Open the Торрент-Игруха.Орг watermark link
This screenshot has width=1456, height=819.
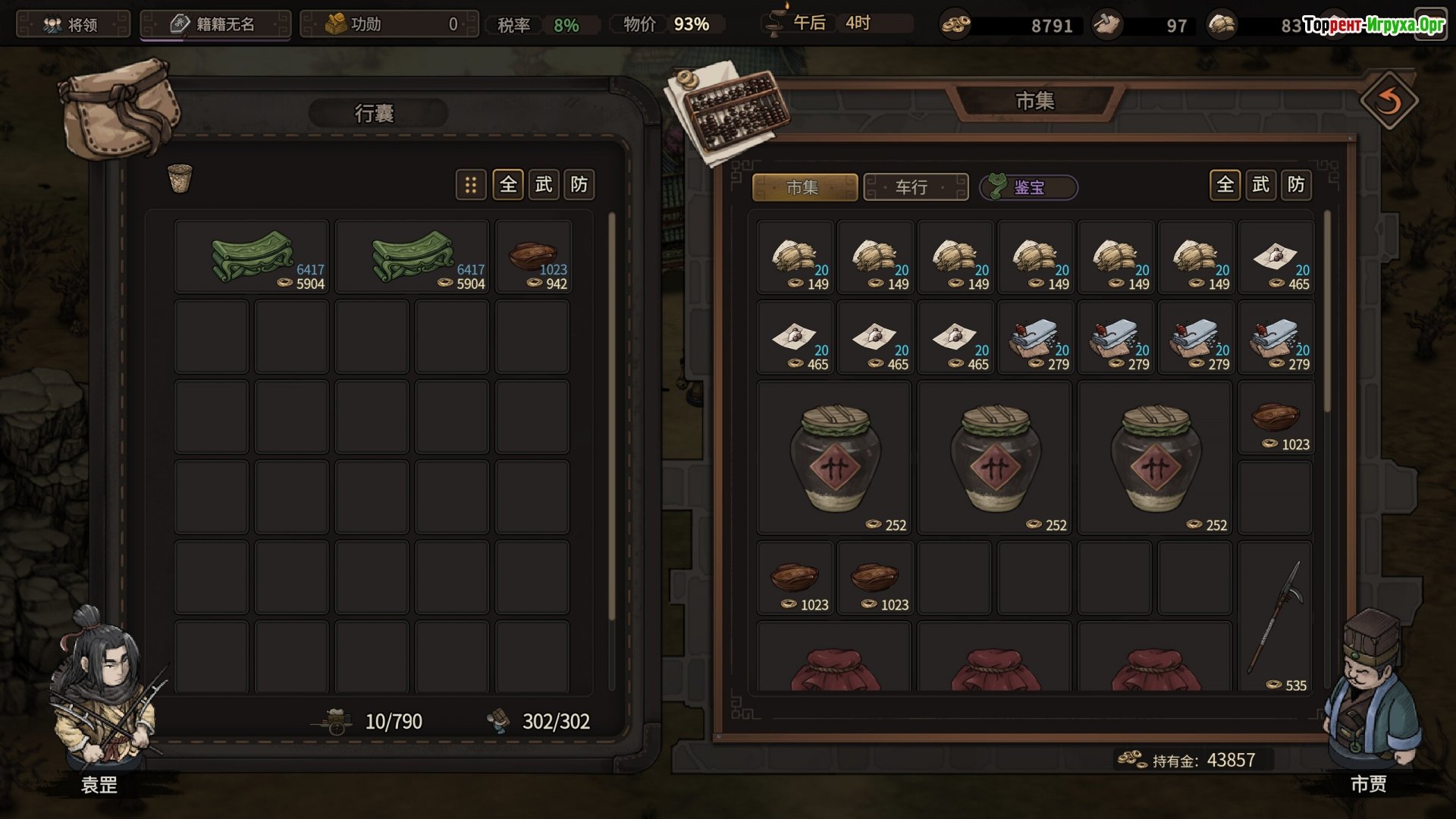[1373, 26]
